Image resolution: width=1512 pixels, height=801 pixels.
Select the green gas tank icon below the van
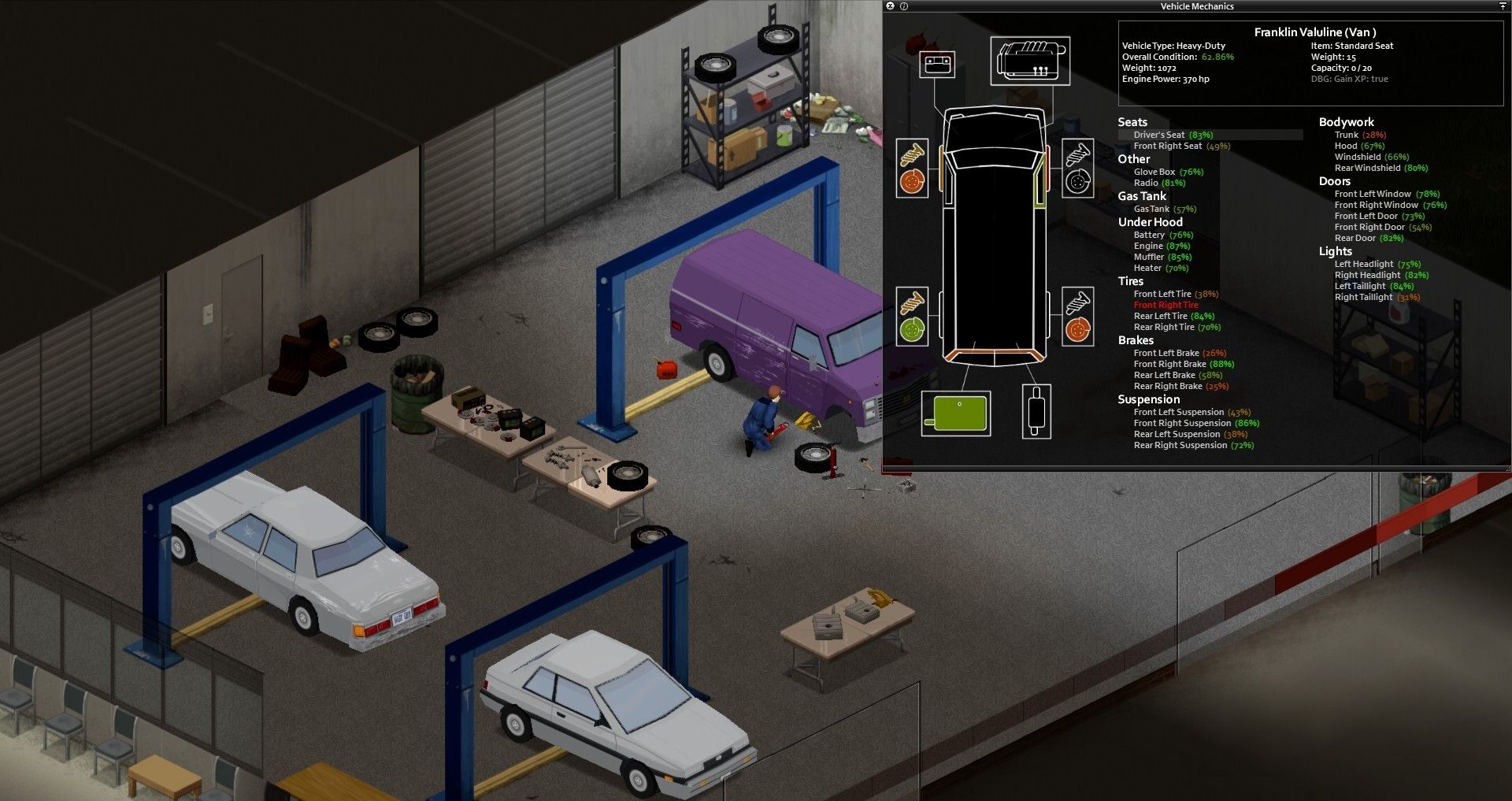click(956, 411)
